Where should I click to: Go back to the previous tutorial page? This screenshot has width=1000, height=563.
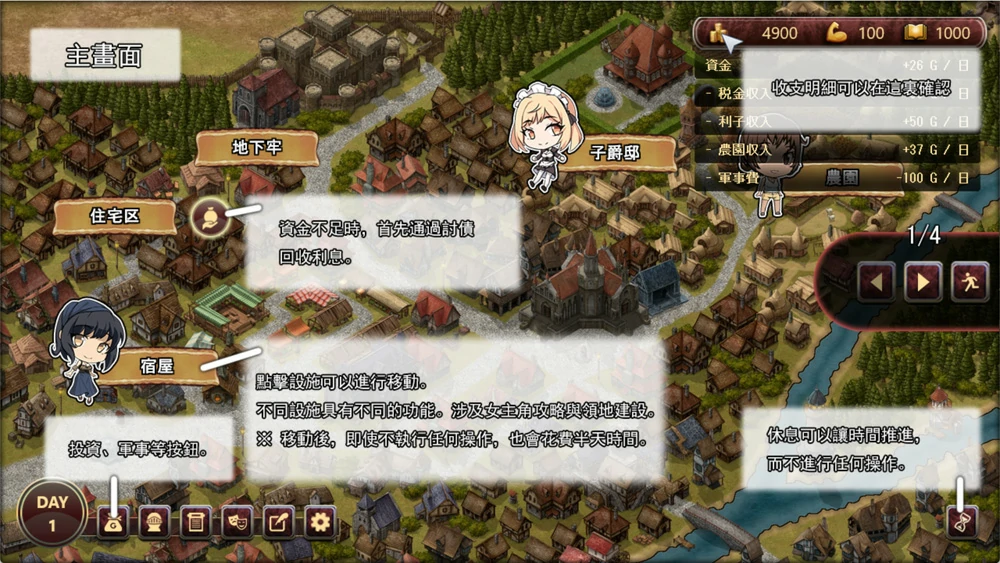(876, 281)
